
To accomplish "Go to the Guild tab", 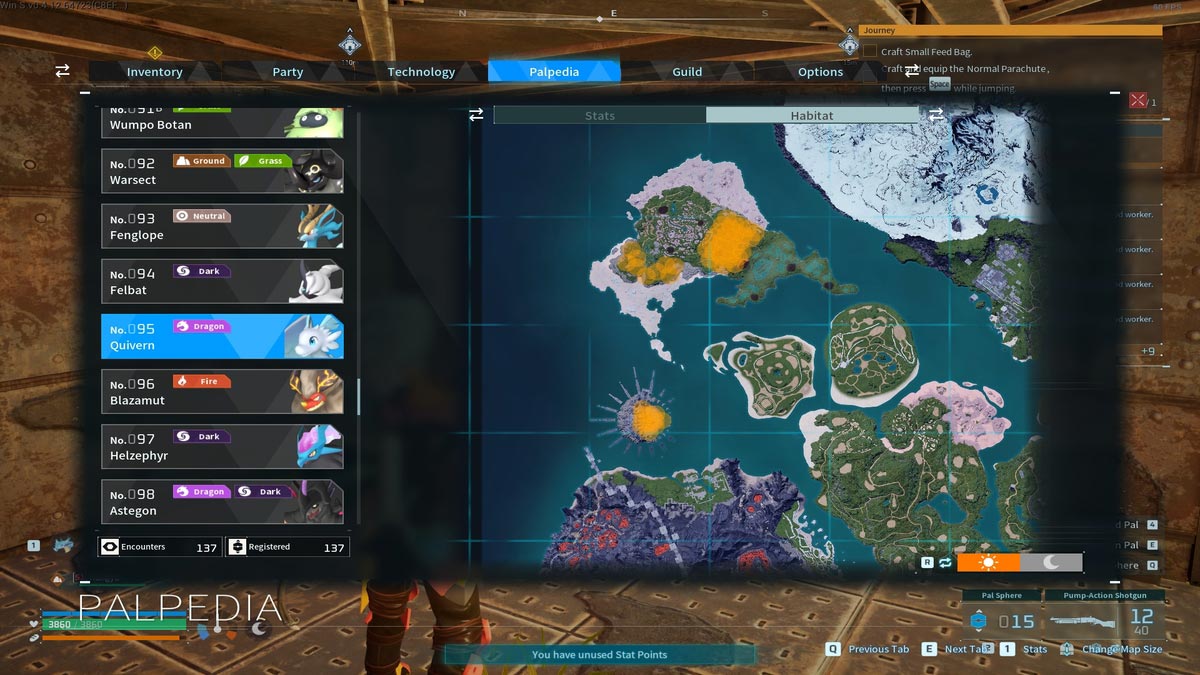I will point(687,72).
